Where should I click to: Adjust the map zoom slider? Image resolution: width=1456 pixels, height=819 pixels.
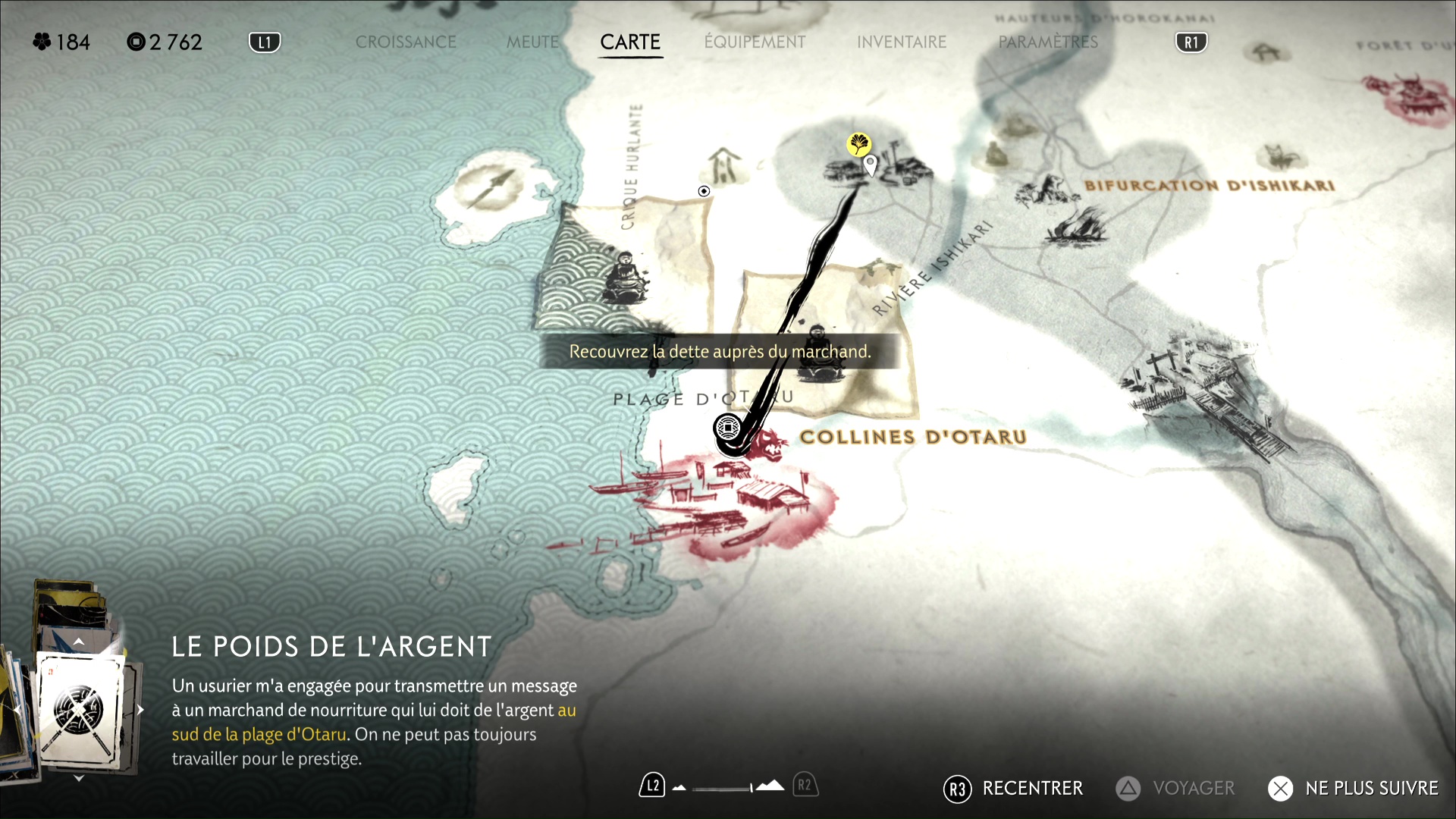pos(724,788)
